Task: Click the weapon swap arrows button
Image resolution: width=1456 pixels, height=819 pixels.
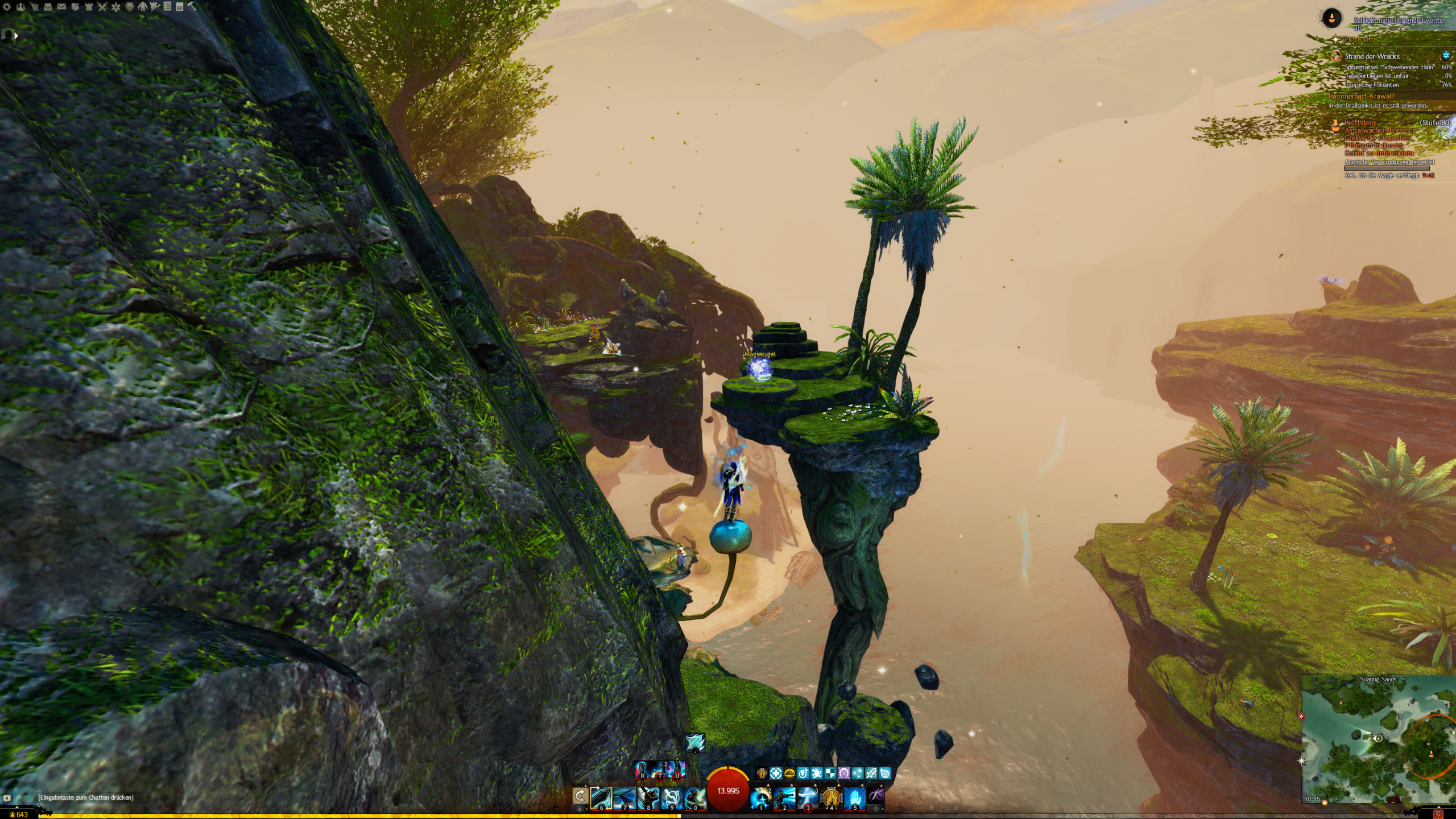Action: point(580,796)
